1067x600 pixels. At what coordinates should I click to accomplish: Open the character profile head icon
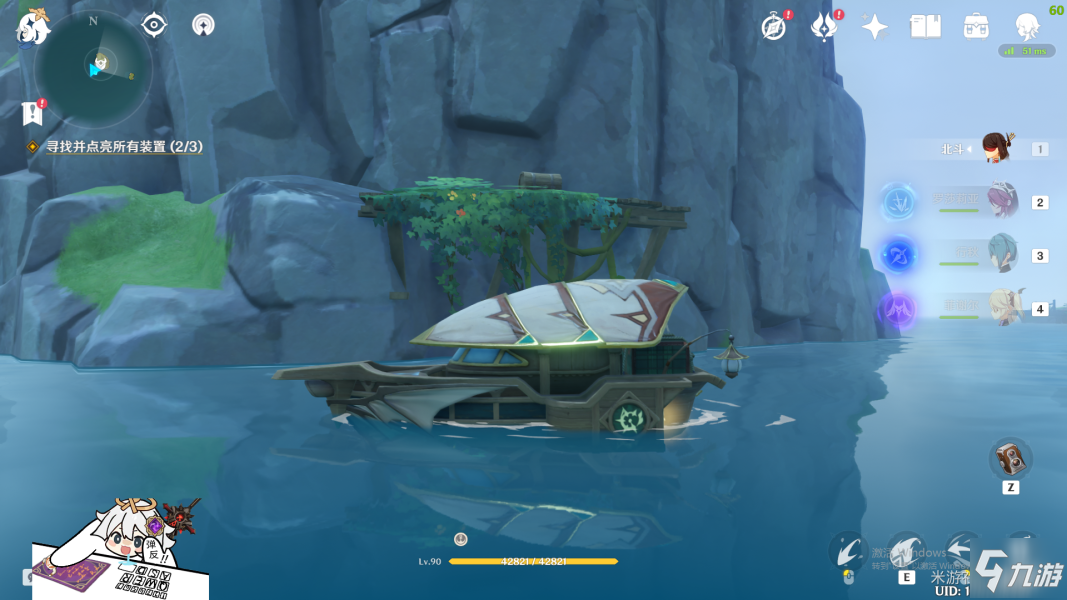pos(1027,27)
